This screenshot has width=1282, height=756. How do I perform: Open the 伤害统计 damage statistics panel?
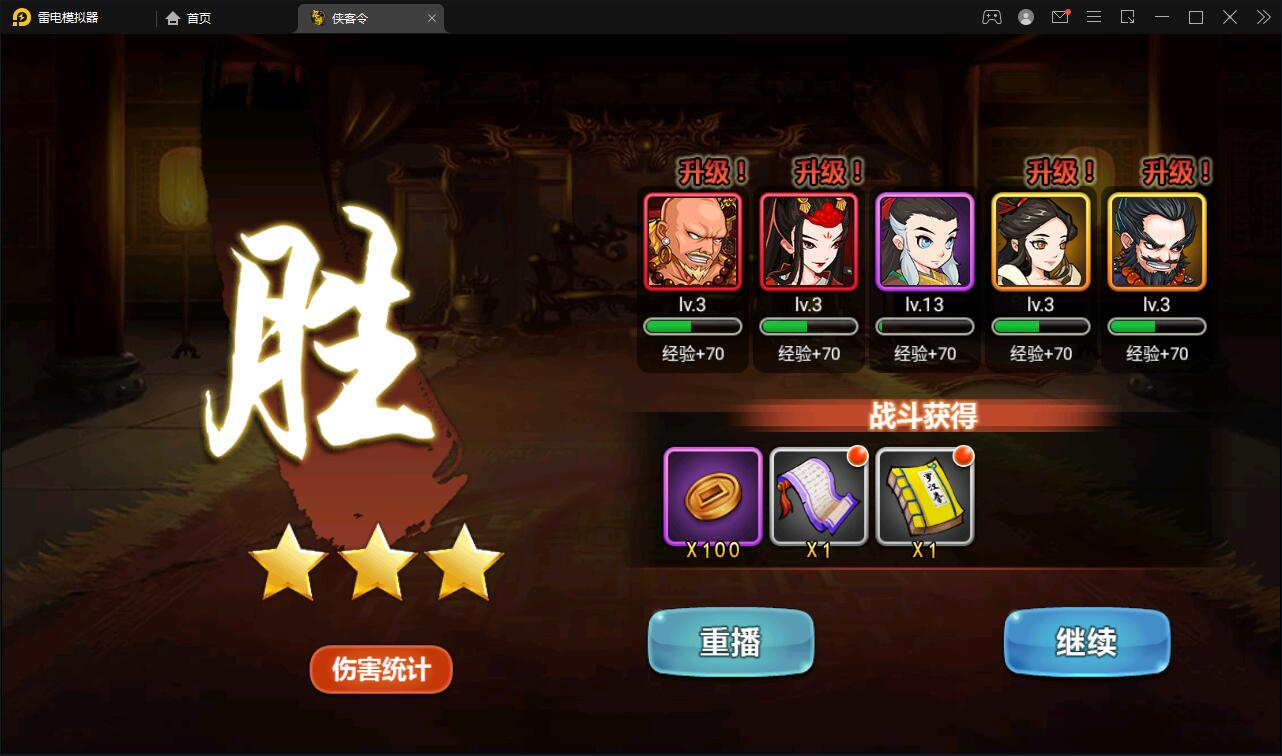380,669
